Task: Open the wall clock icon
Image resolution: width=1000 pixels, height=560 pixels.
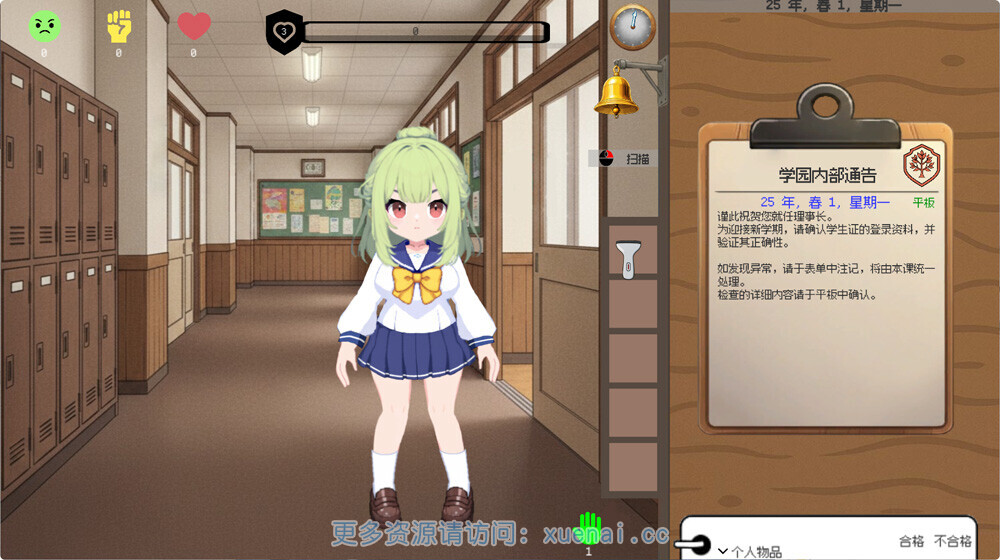Action: 632,26
